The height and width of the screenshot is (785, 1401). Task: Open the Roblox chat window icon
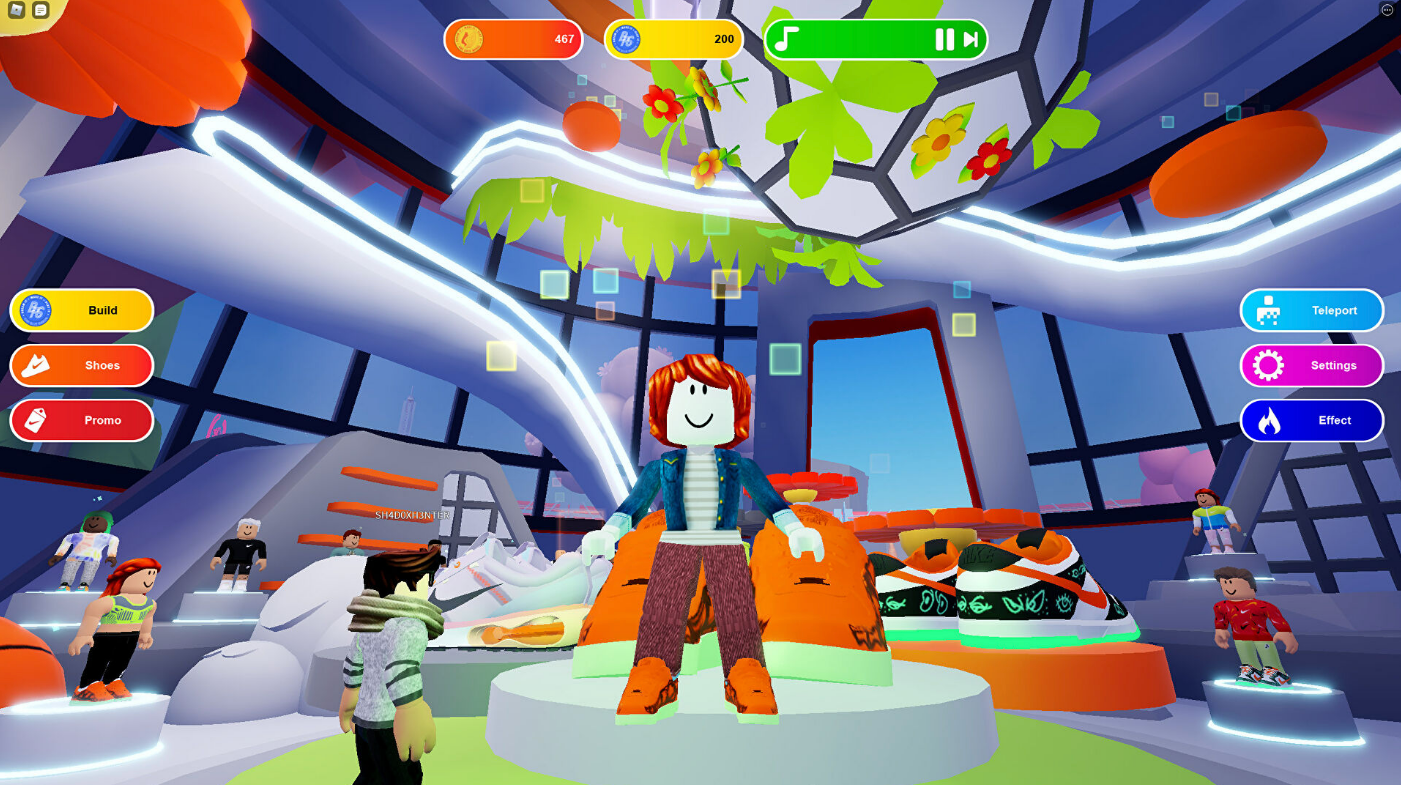coord(40,10)
